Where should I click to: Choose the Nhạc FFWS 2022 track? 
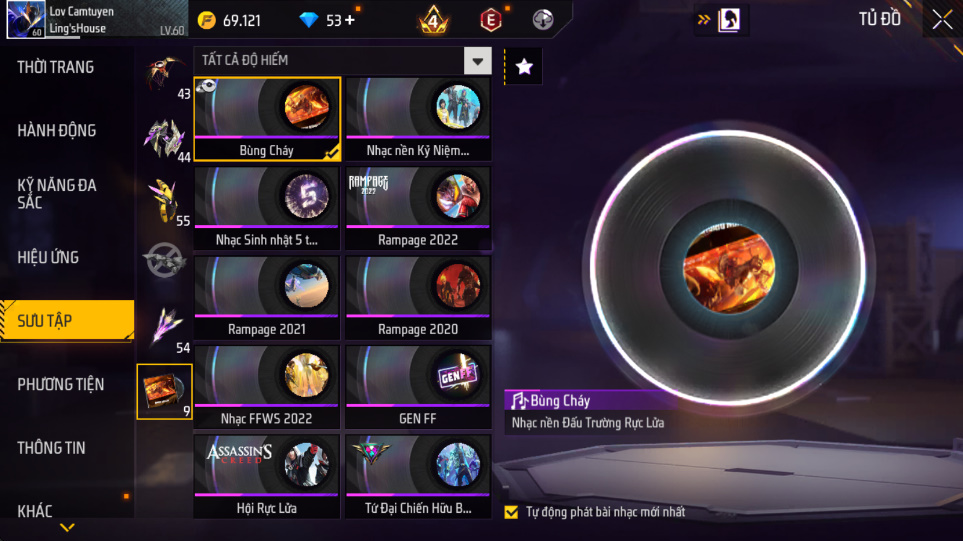click(x=267, y=387)
